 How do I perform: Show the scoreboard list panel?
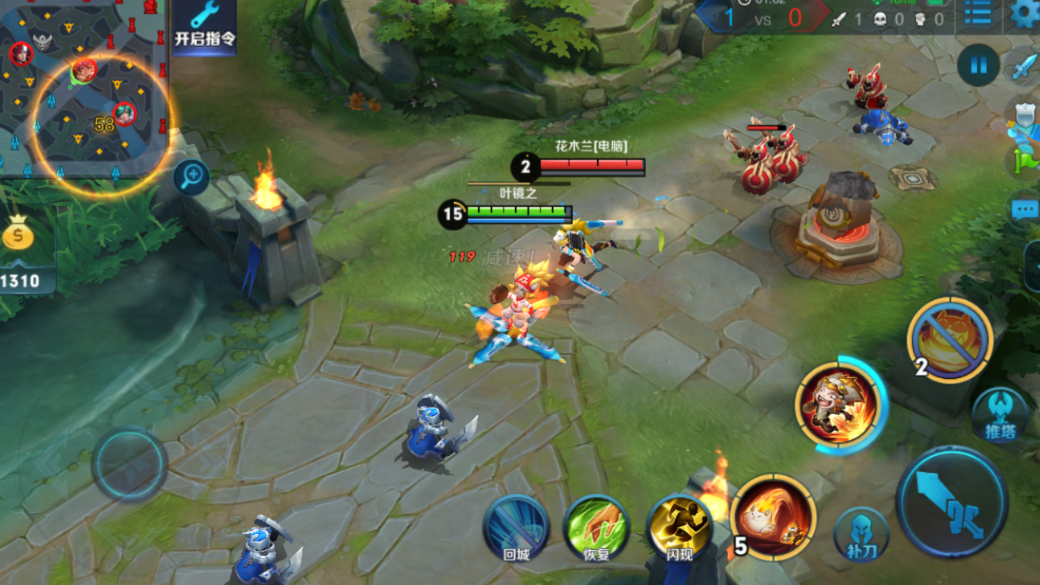[978, 14]
